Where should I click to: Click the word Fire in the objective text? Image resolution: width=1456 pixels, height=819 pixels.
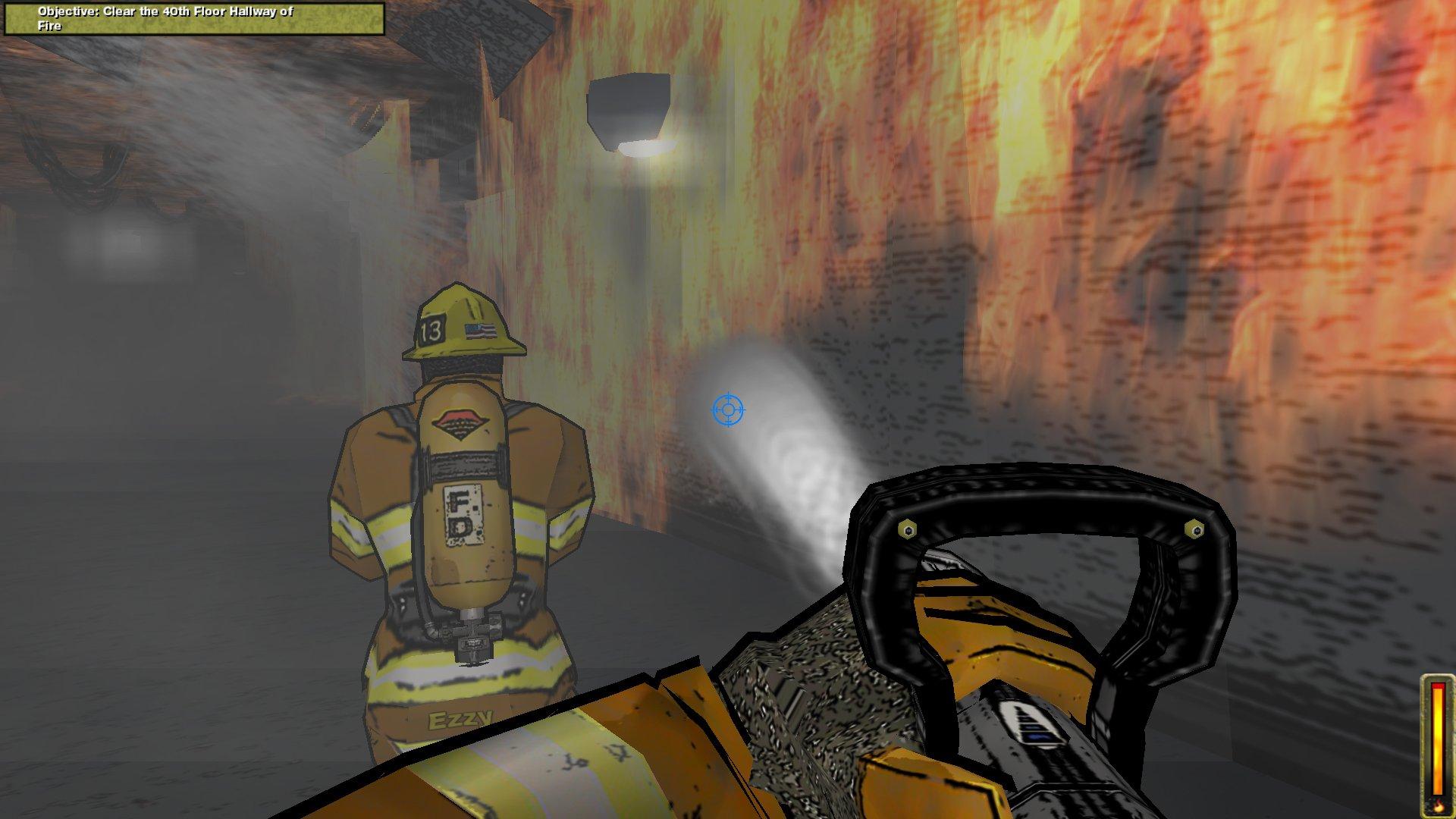tap(49, 24)
